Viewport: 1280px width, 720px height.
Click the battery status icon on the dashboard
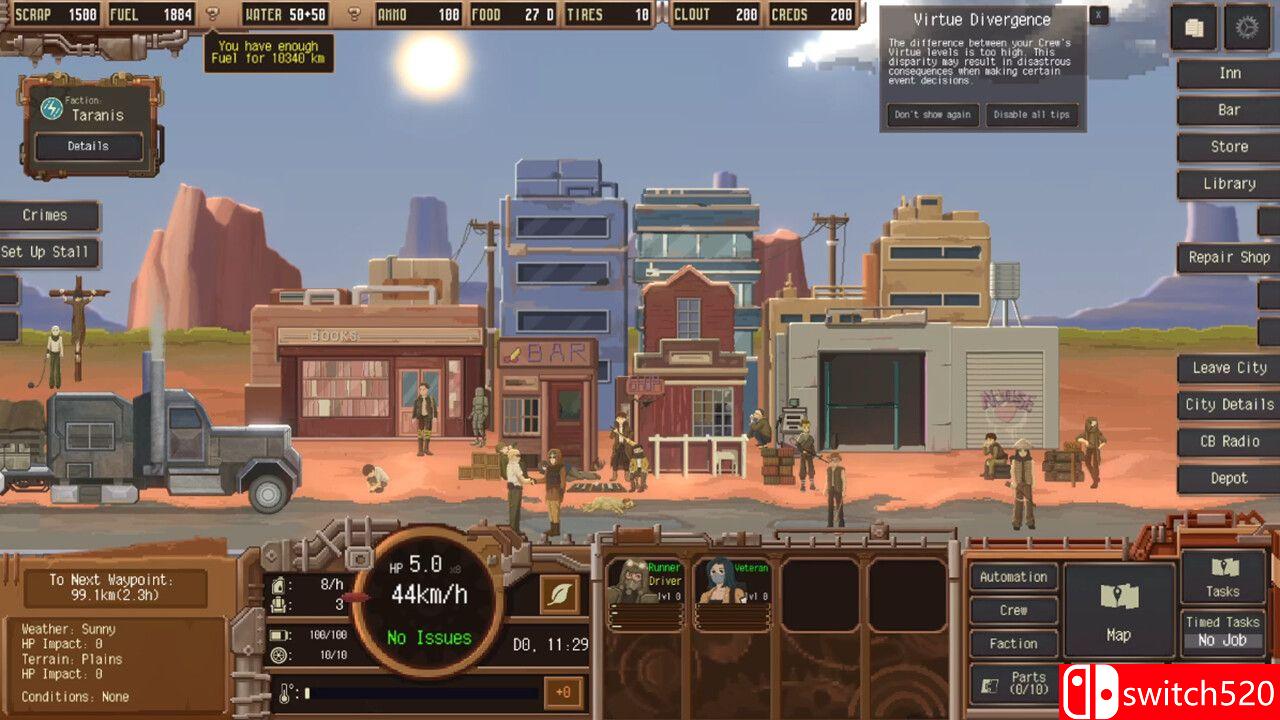[278, 636]
